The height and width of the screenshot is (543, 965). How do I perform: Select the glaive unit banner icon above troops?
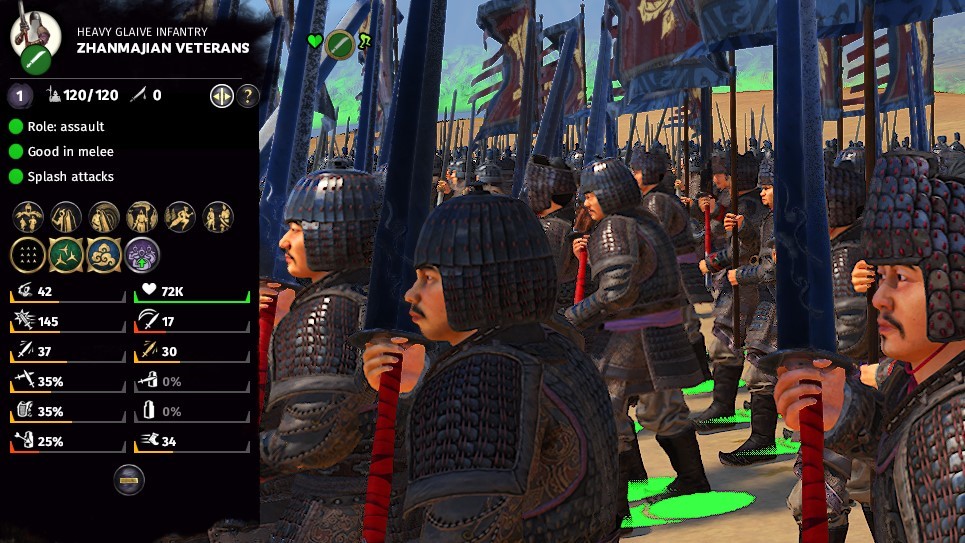(340, 43)
